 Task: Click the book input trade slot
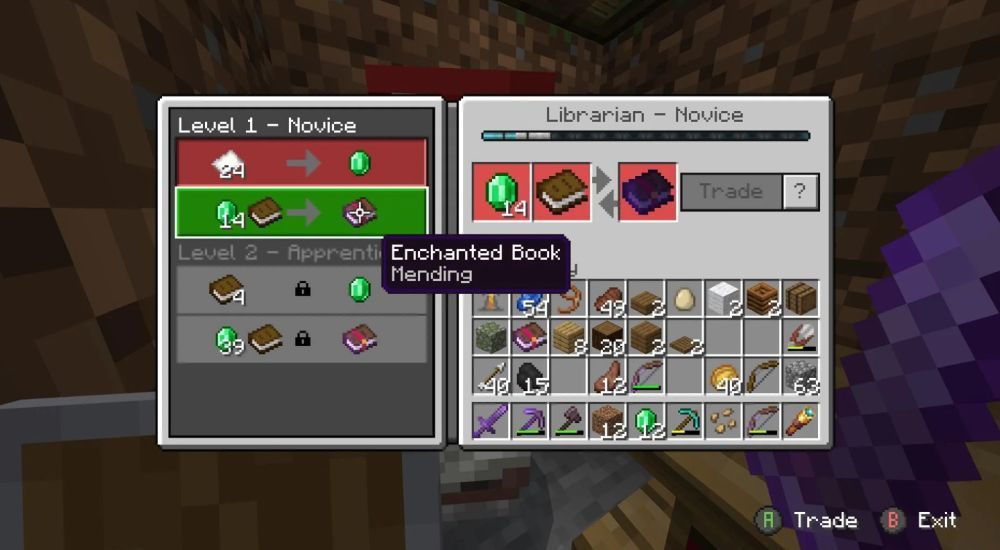[560, 192]
